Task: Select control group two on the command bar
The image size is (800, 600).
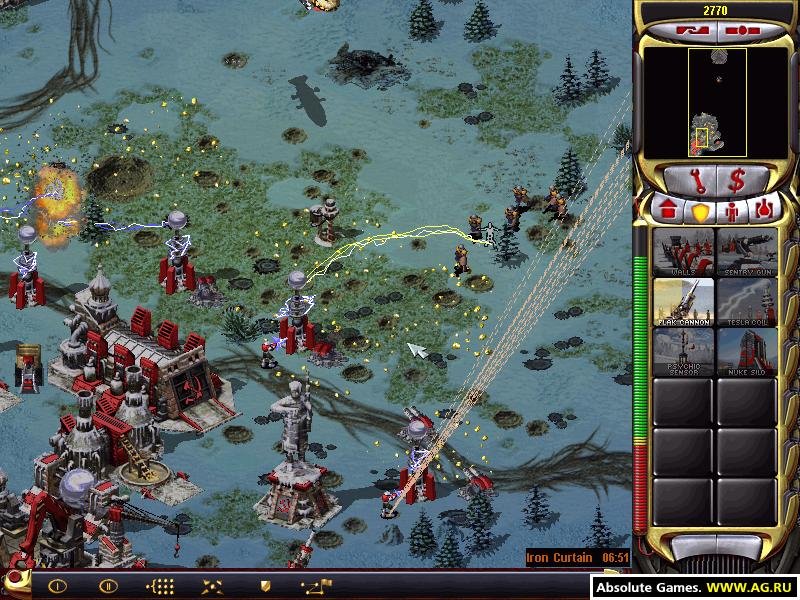Action: tap(107, 586)
